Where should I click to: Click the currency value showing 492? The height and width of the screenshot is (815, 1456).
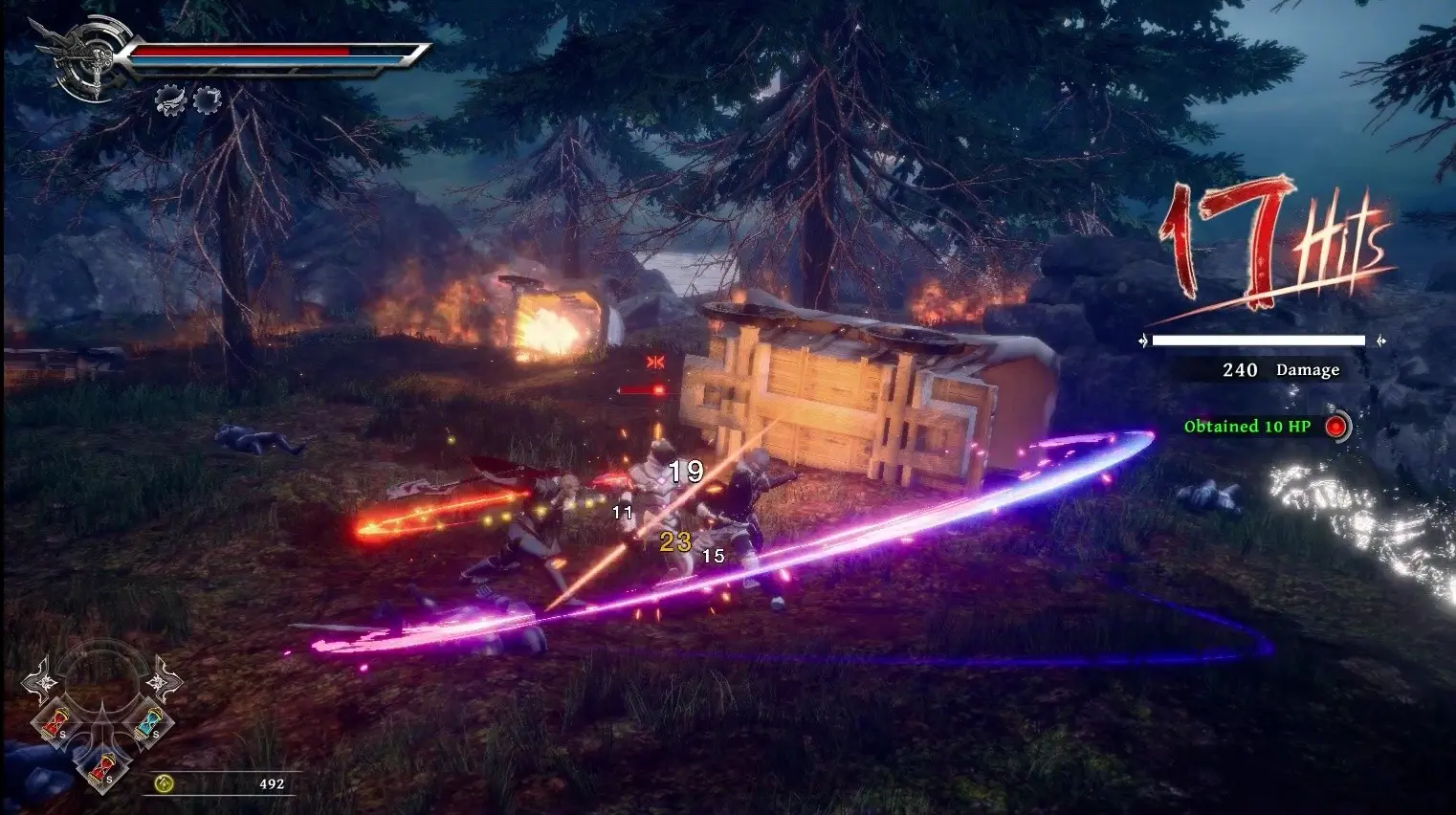coord(271,783)
